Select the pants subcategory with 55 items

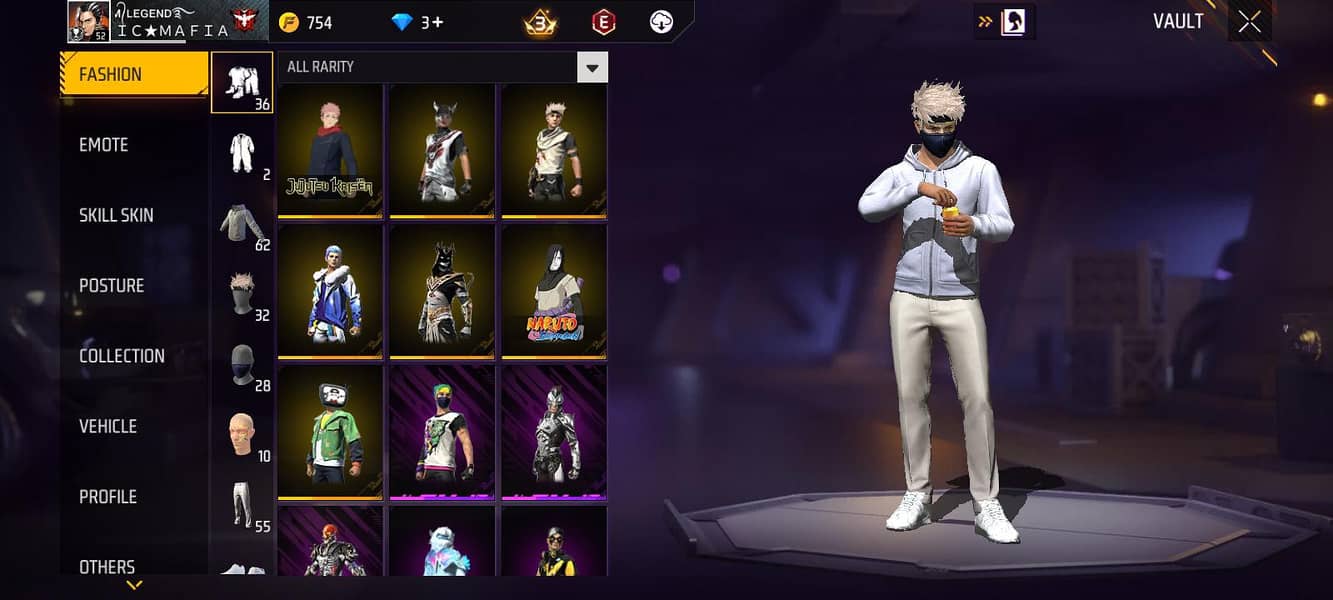[x=242, y=506]
